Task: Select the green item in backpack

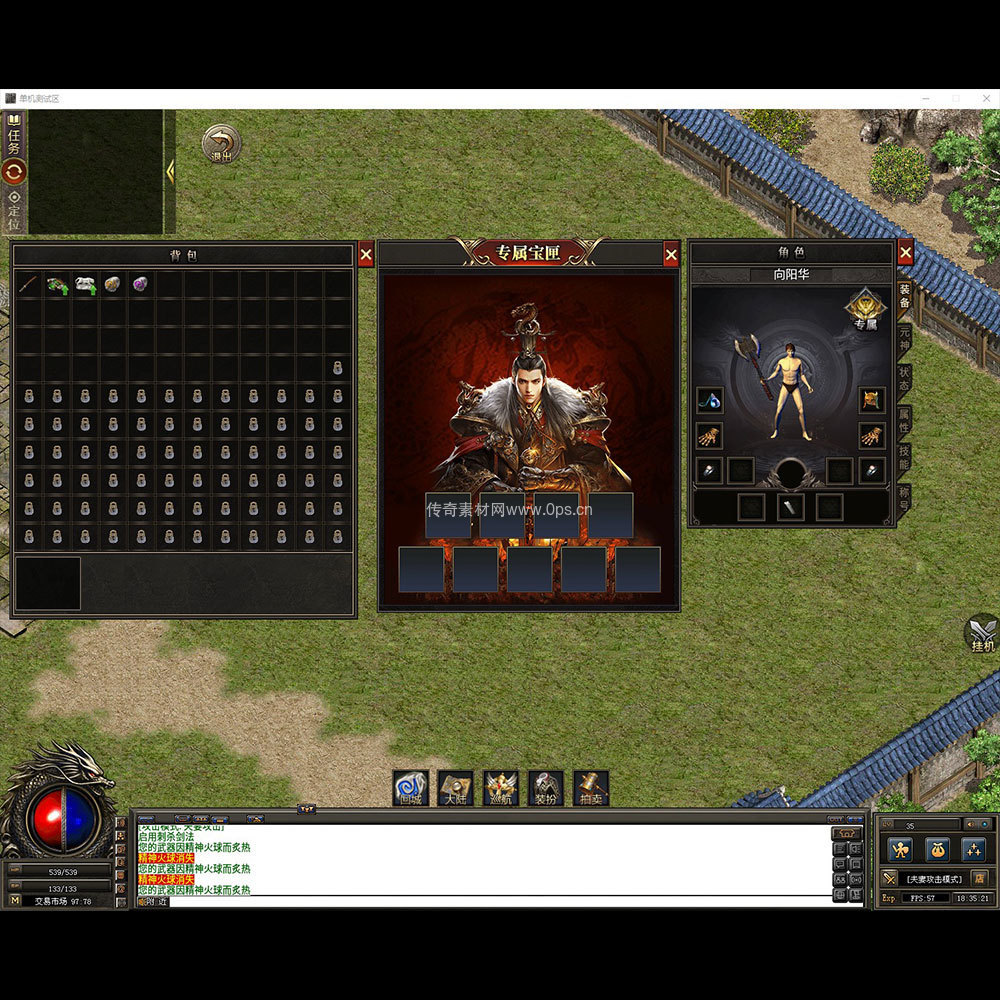Action: pos(57,285)
